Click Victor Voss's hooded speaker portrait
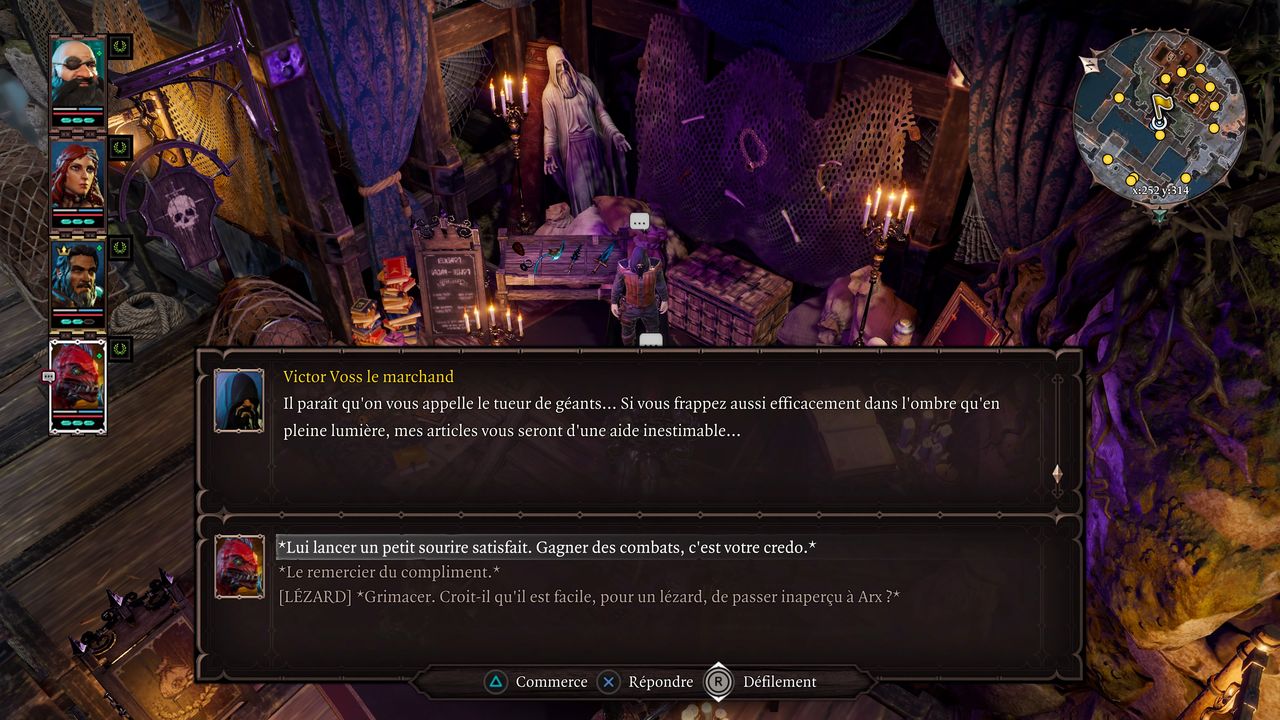This screenshot has width=1280, height=720. click(x=239, y=400)
